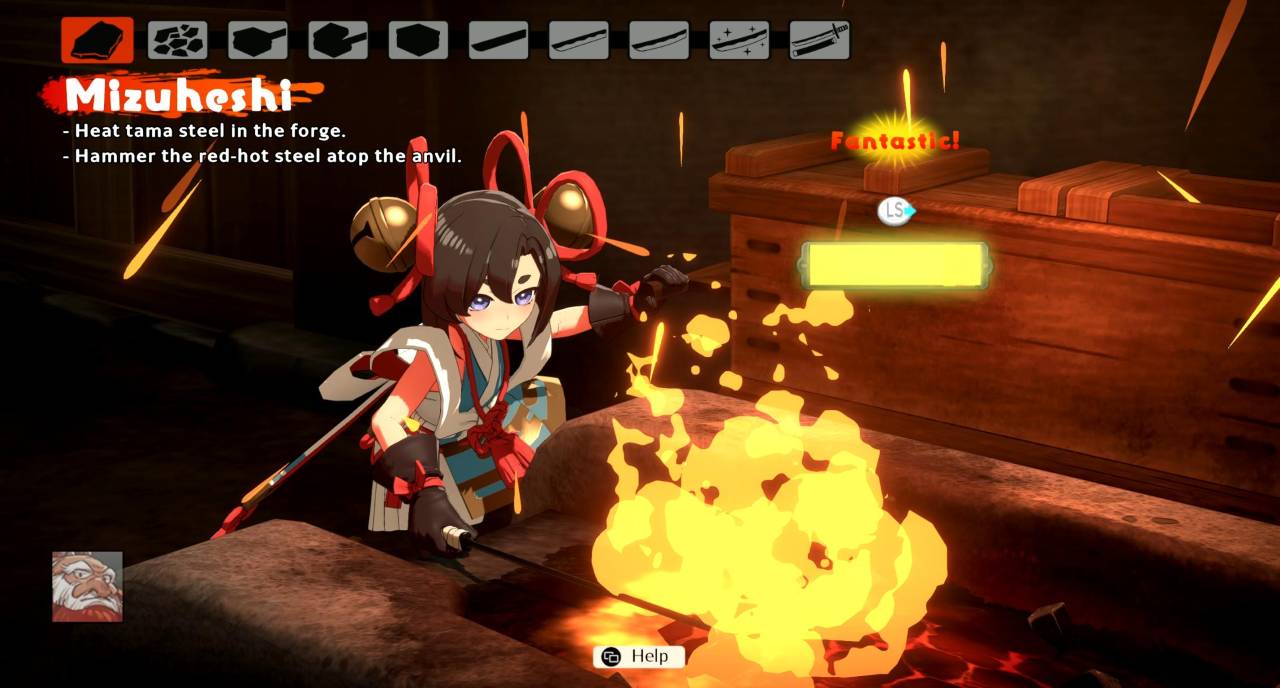Click the plain steel block step icon
The height and width of the screenshot is (688, 1280).
pos(418,40)
